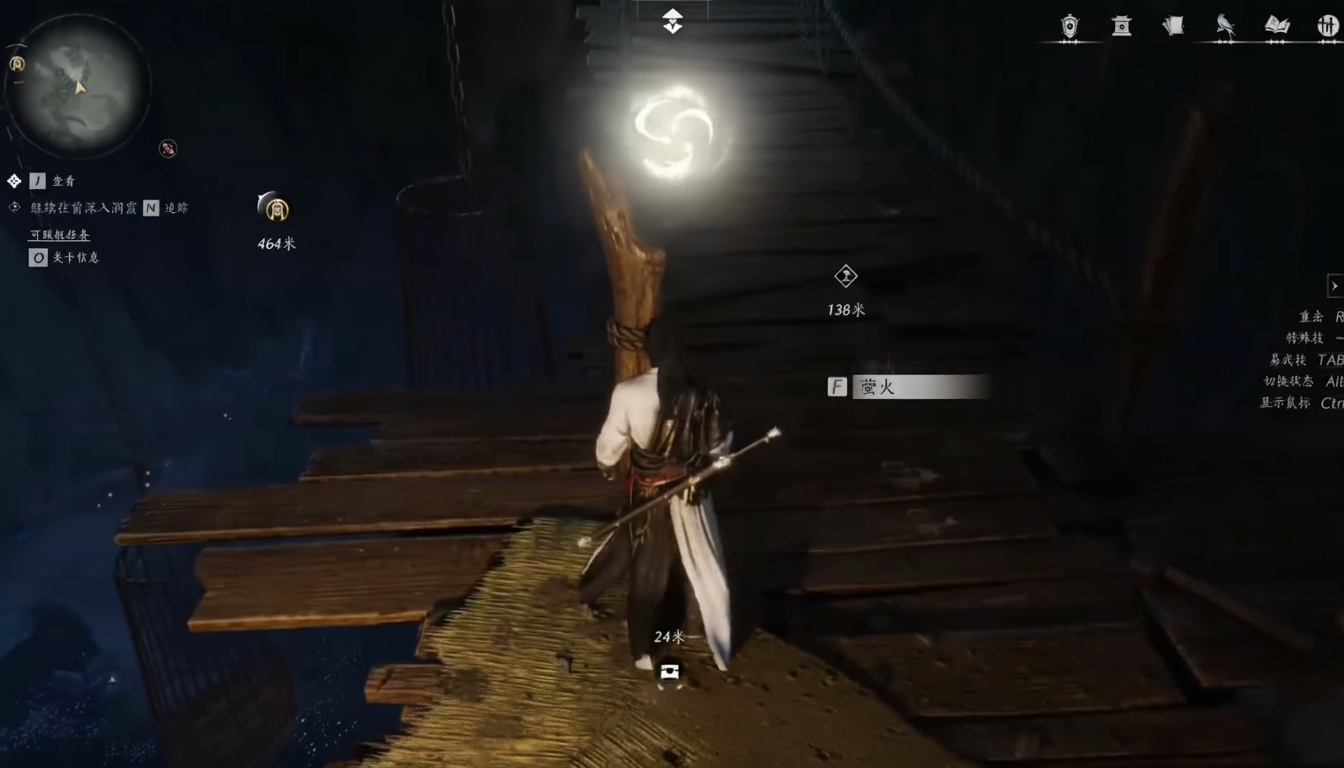1344x768 pixels.
Task: Click the bird icon in the top bar
Action: (1225, 26)
